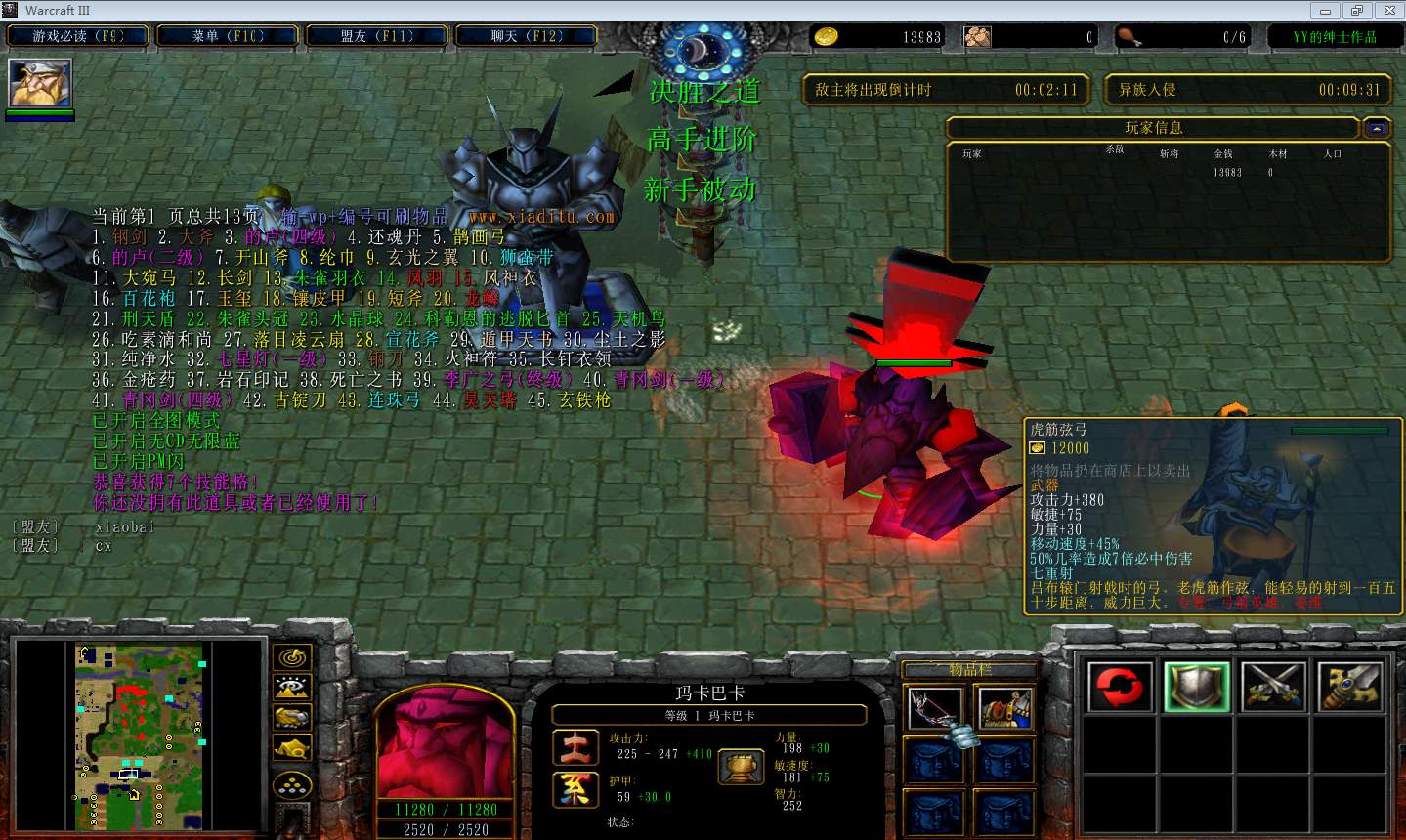The height and width of the screenshot is (840, 1406).
Task: Open the 盟友 (F11) allies panel
Action: (377, 36)
